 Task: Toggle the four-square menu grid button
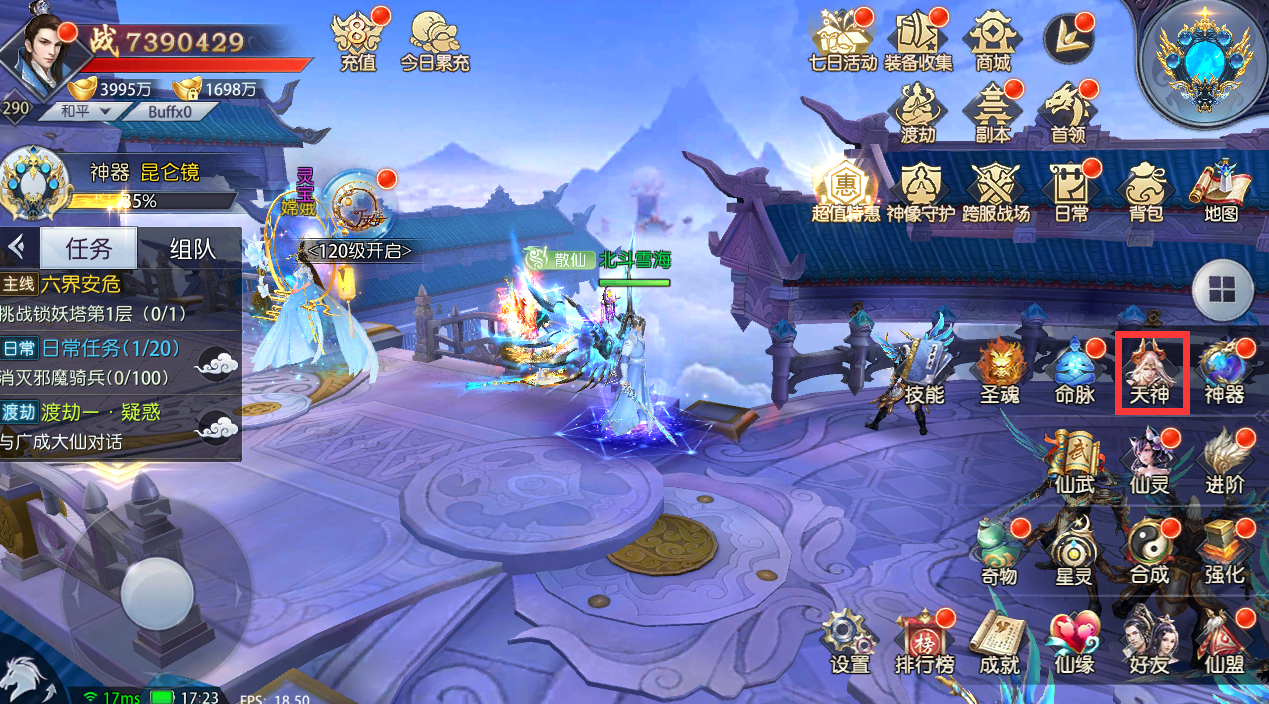click(1222, 290)
